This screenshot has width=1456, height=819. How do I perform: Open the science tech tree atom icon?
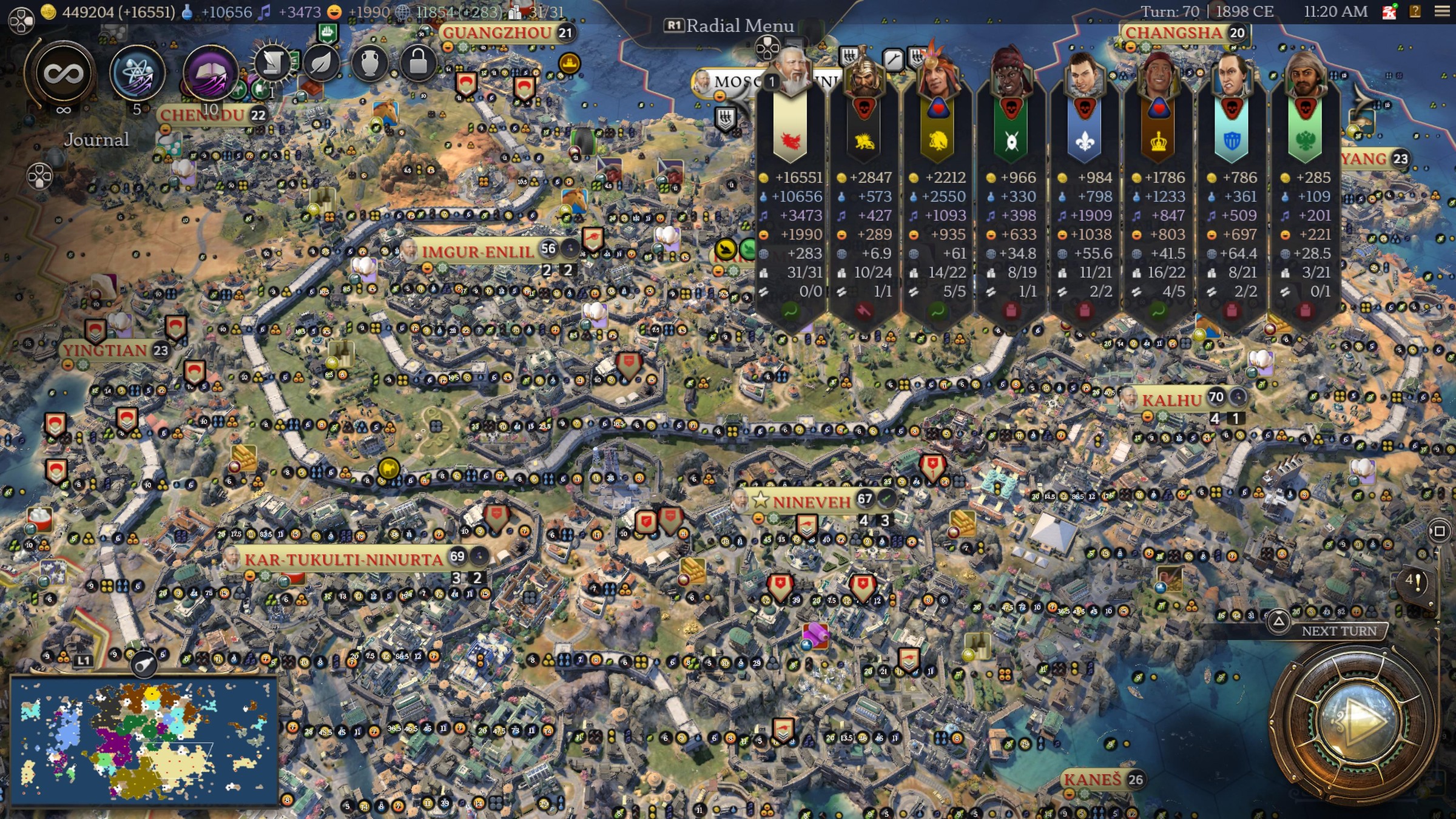coord(137,73)
